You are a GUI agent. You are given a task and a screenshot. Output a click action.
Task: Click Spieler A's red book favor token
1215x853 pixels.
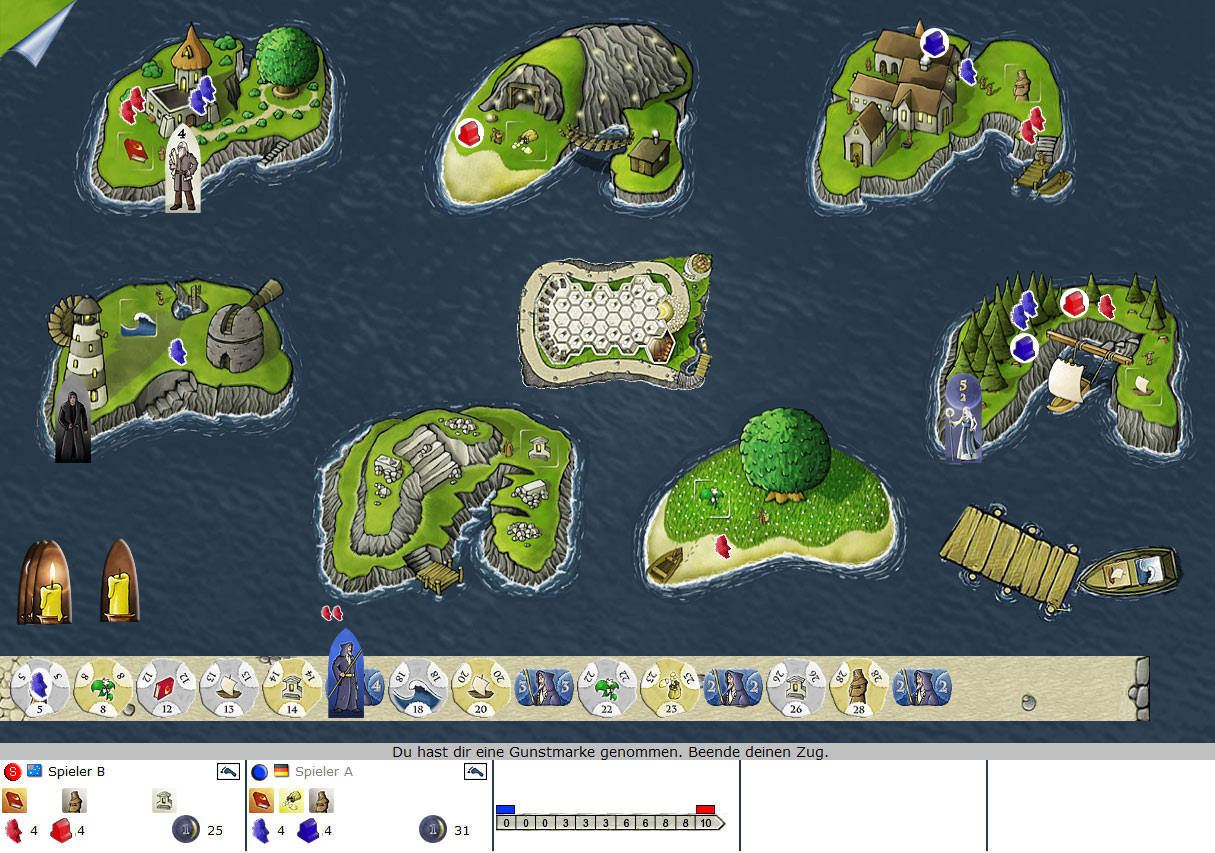[x=261, y=800]
